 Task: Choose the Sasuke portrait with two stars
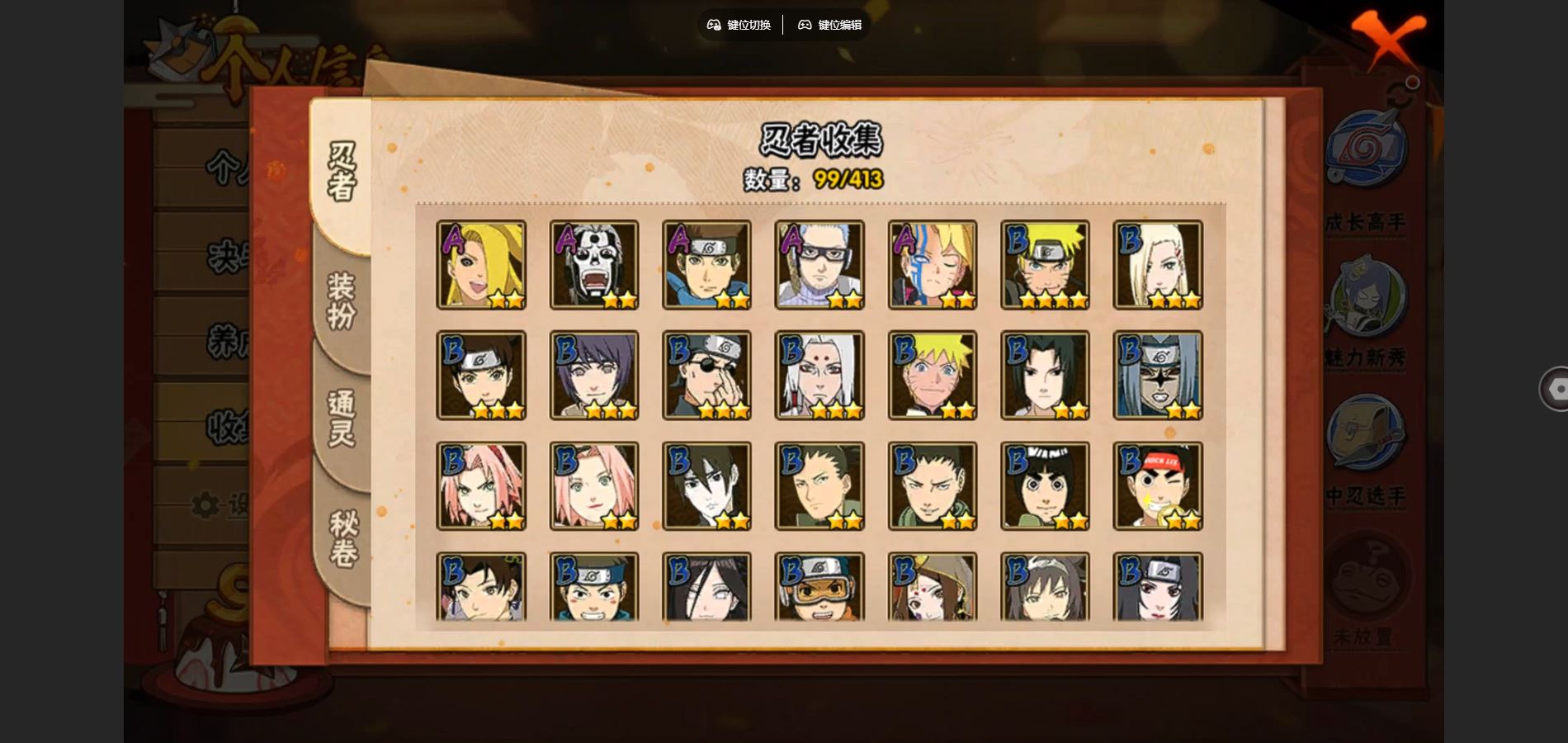coord(1045,376)
